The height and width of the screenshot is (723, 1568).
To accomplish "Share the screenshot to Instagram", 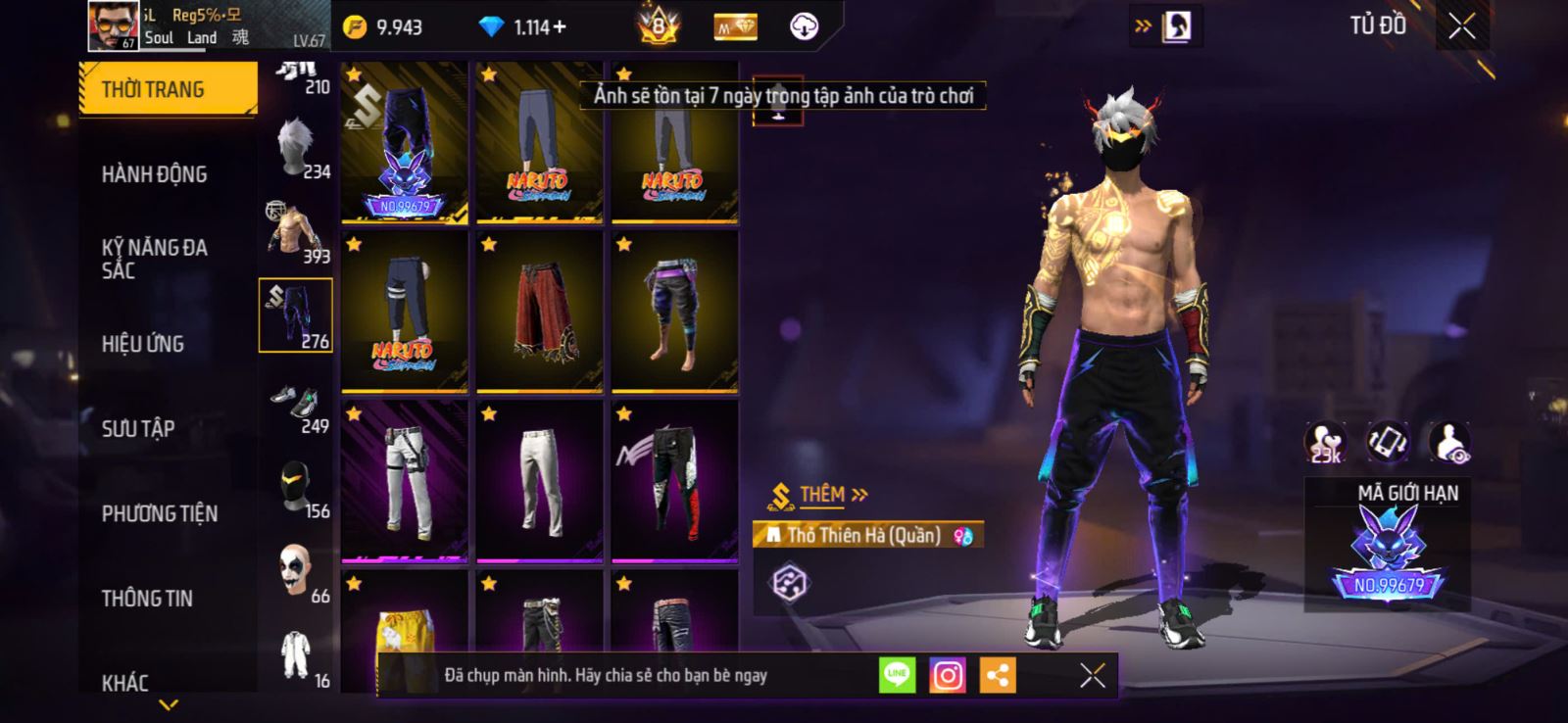I will click(947, 675).
